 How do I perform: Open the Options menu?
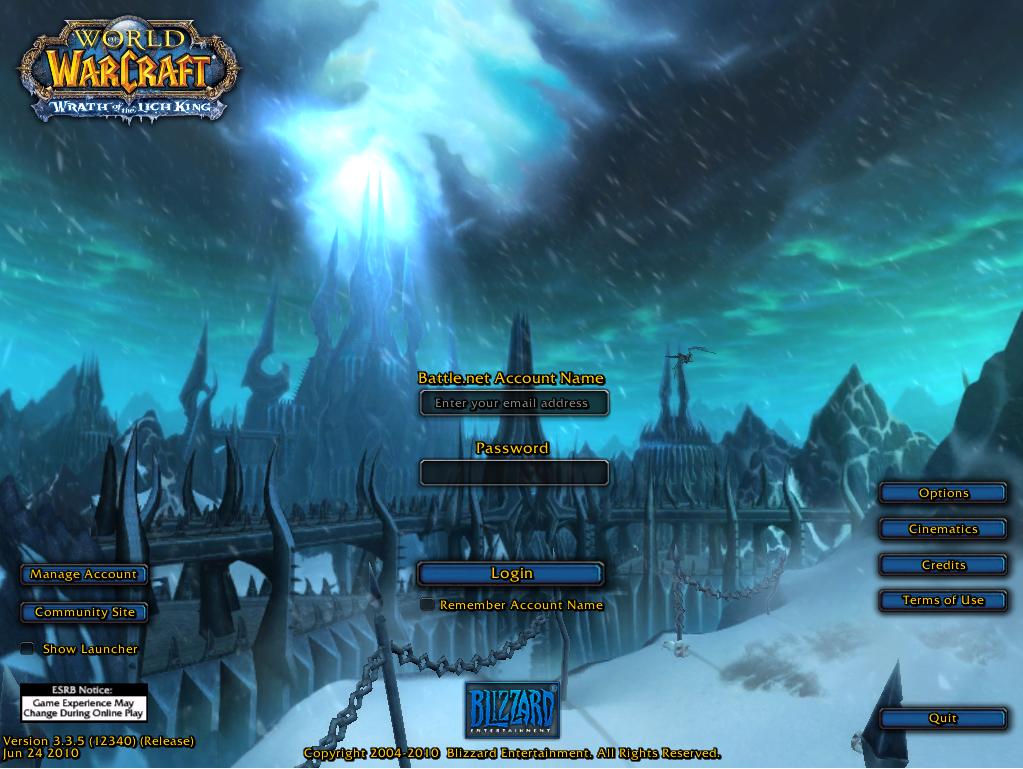coord(943,493)
